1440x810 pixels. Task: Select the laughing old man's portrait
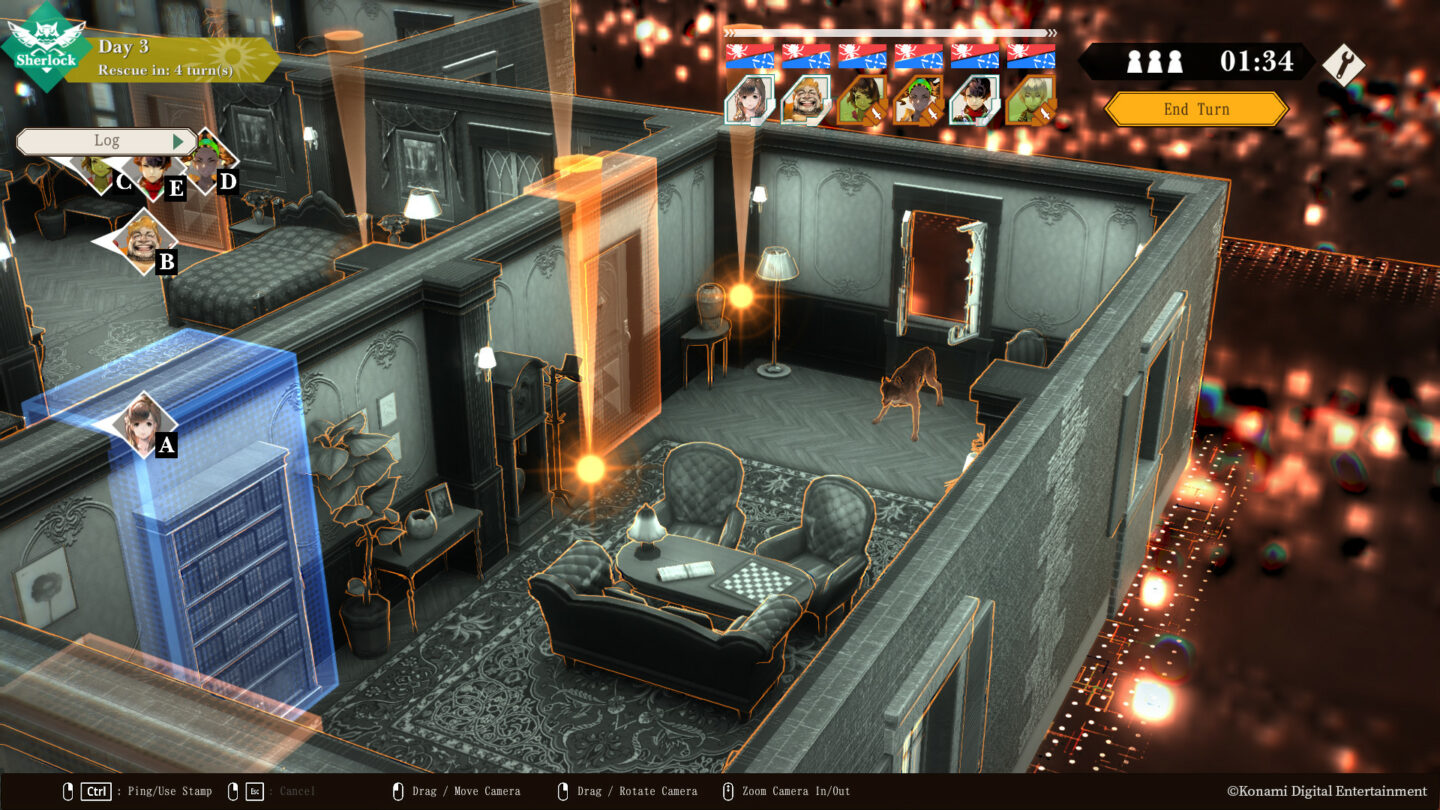[x=806, y=102]
